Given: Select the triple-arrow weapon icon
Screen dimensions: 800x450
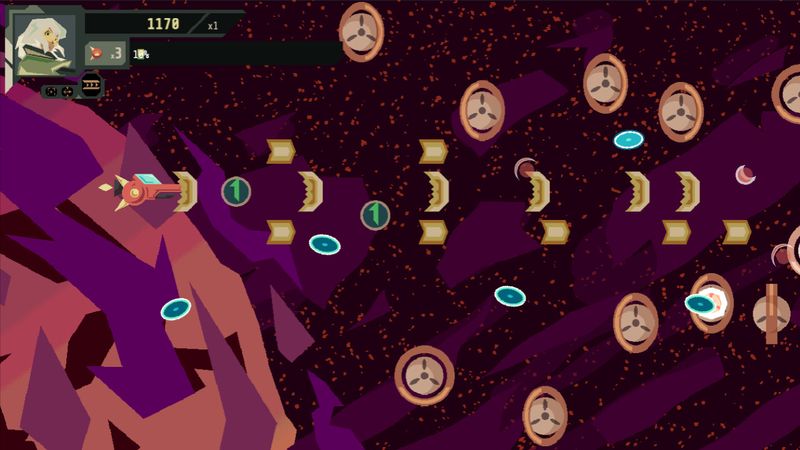Looking at the screenshot, I should tap(92, 86).
